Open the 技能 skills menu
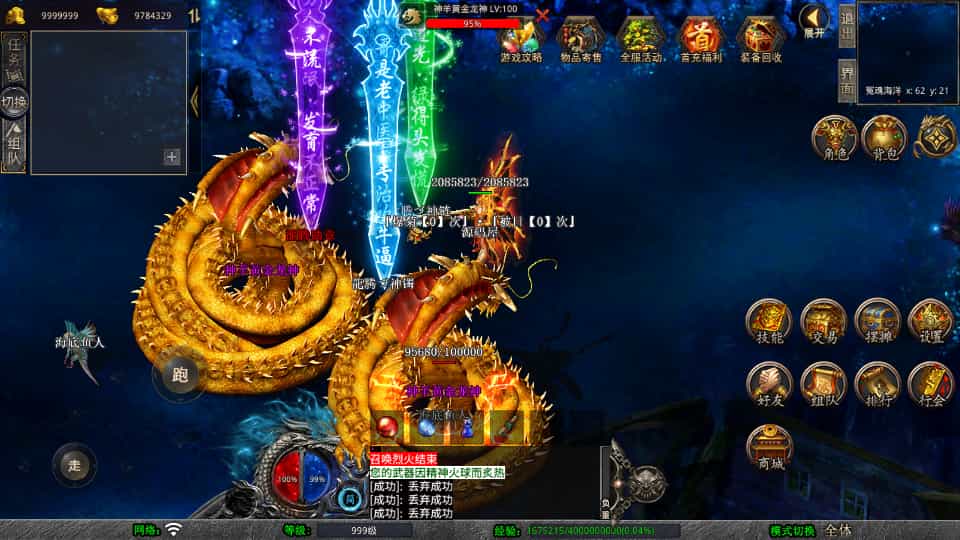This screenshot has width=960, height=540. (768, 322)
